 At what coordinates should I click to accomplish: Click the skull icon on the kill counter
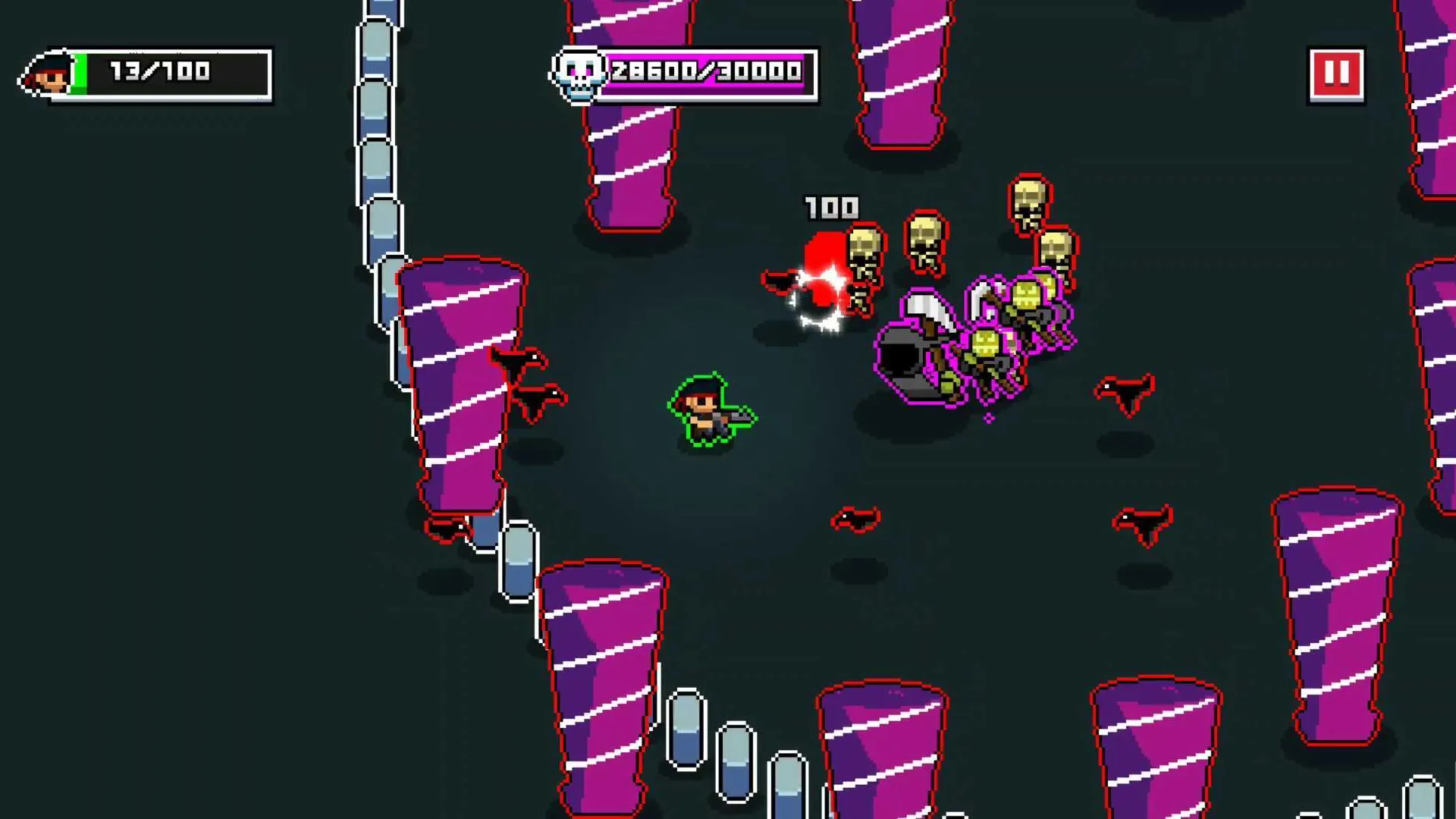[579, 74]
